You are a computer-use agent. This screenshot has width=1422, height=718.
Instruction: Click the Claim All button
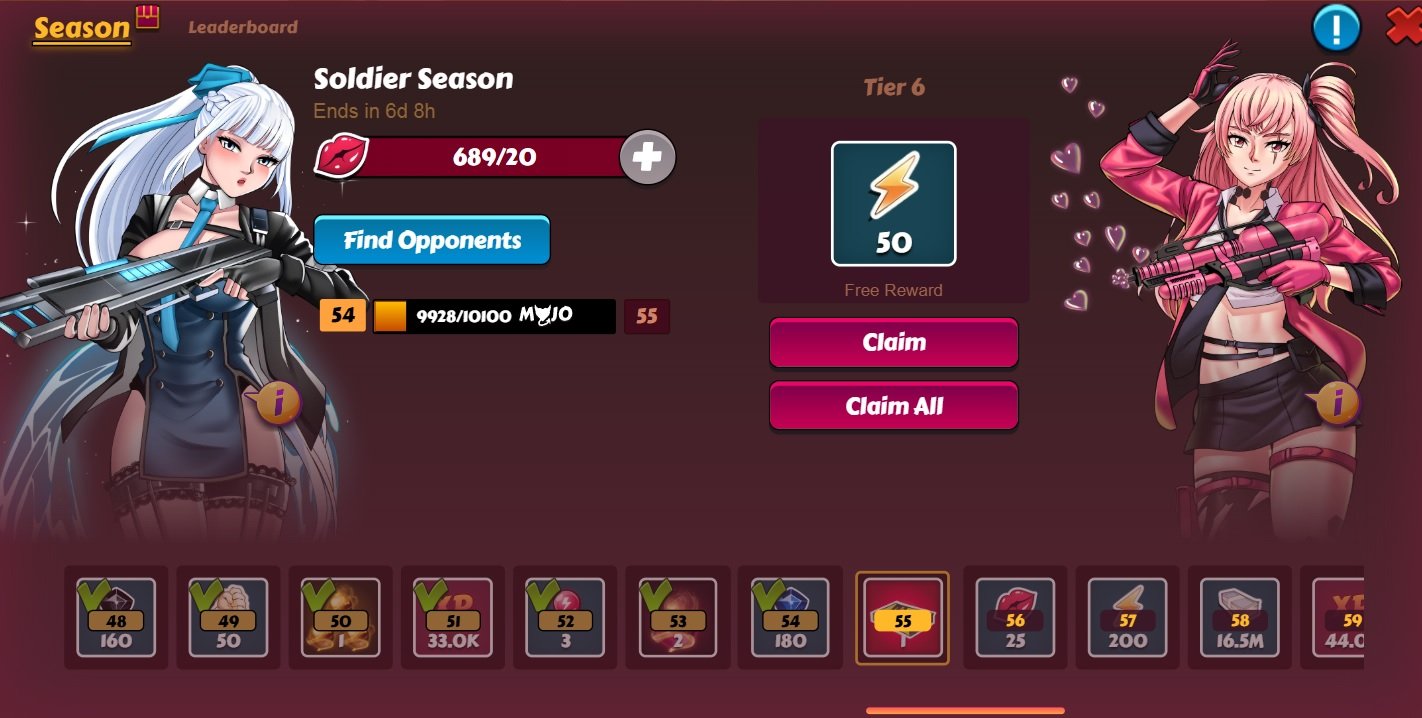pyautogui.click(x=893, y=407)
